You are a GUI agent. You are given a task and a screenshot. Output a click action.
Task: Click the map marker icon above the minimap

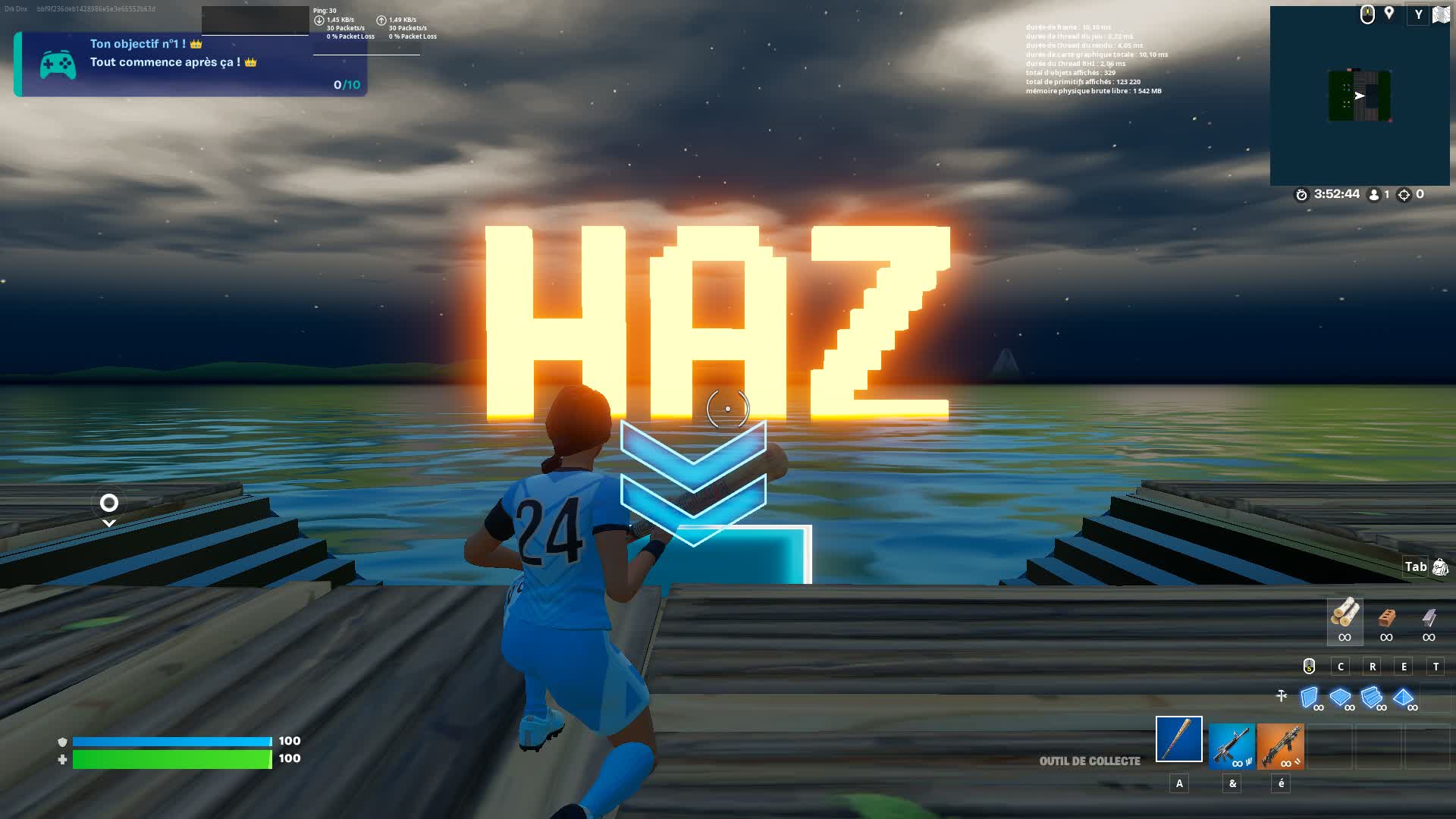click(x=1389, y=13)
